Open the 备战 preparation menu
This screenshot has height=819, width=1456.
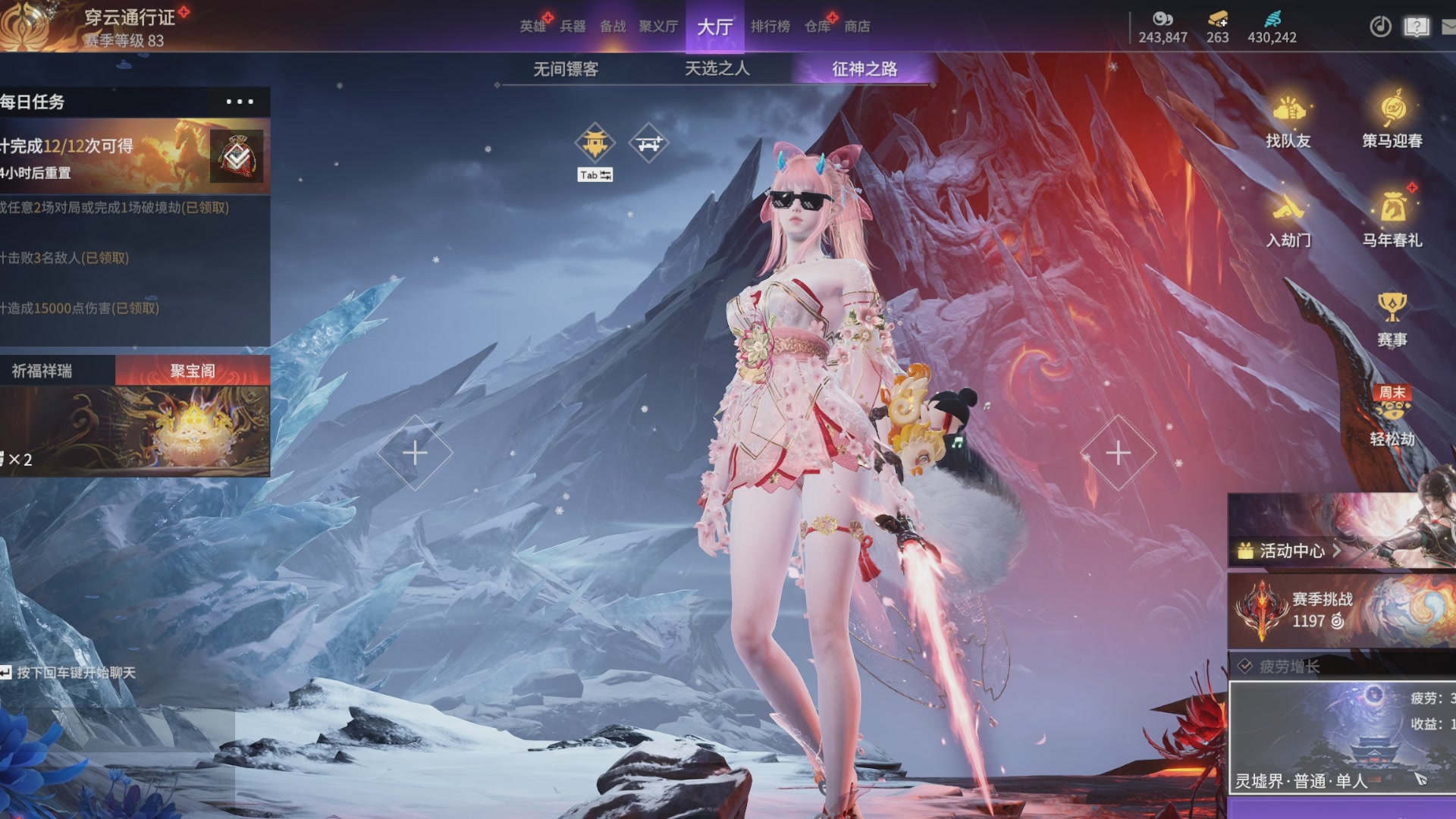coord(613,27)
